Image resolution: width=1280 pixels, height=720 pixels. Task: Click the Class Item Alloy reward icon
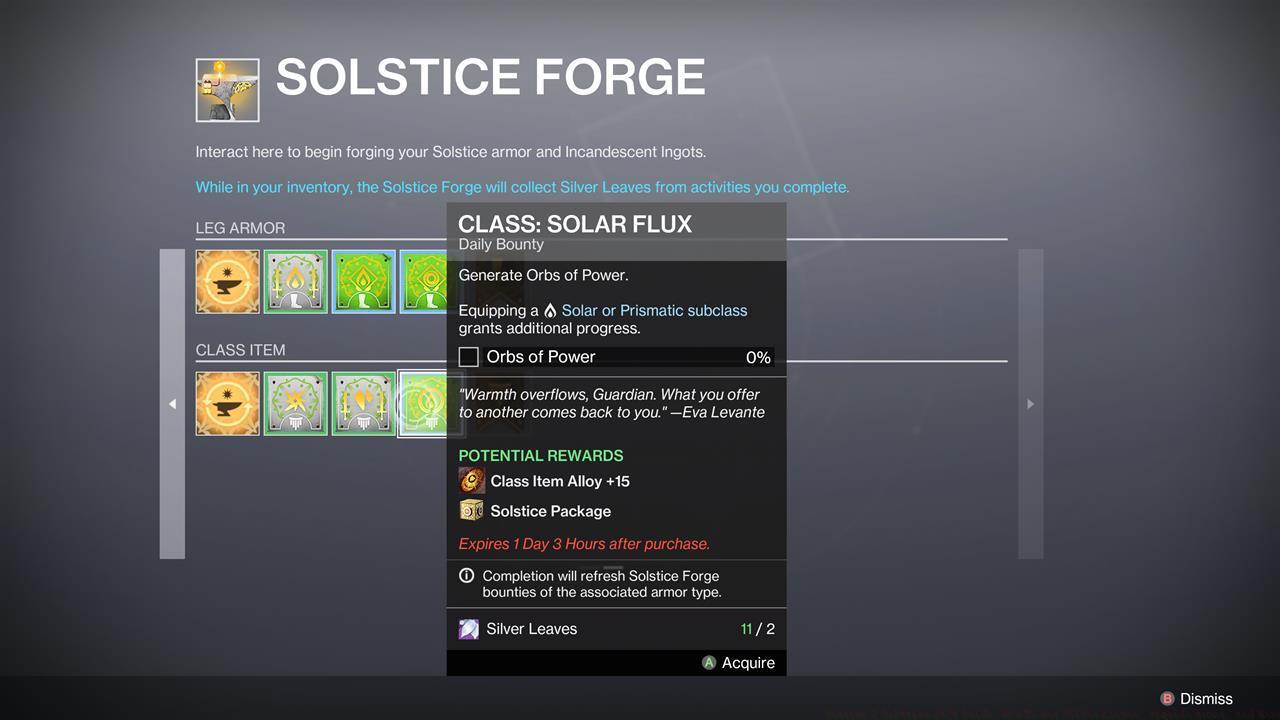(470, 480)
